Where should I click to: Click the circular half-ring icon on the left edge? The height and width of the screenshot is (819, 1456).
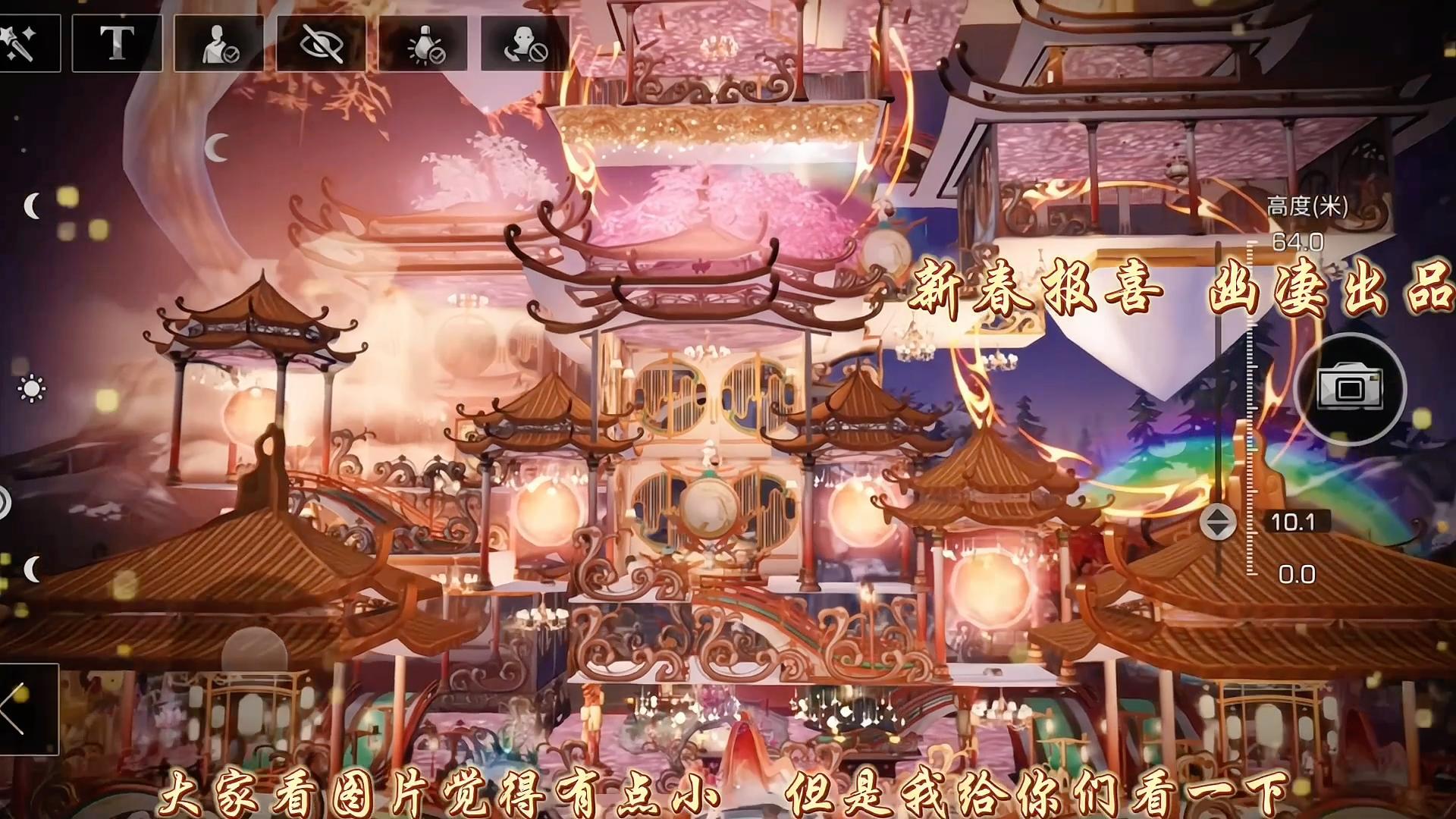pyautogui.click(x=6, y=502)
